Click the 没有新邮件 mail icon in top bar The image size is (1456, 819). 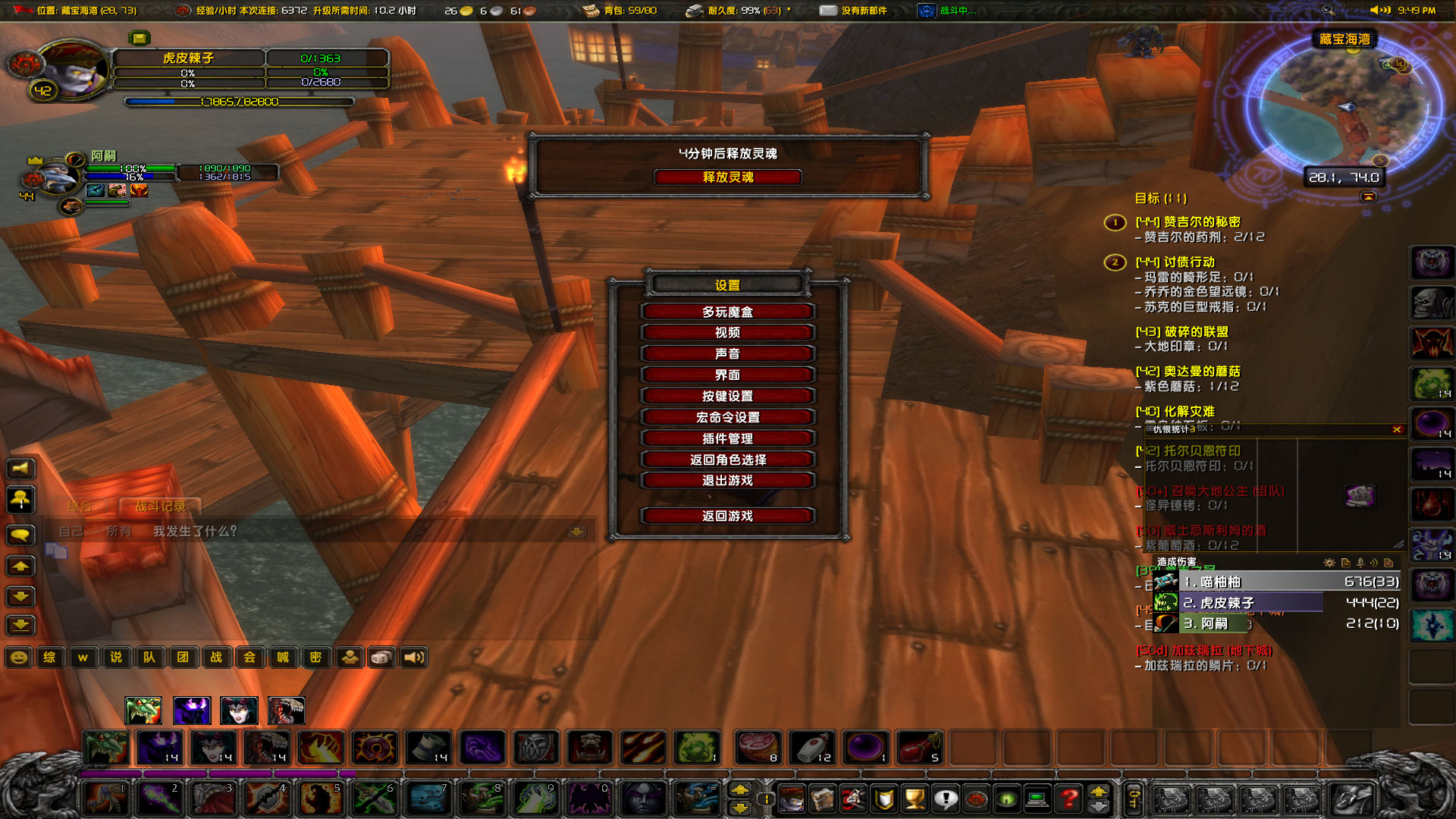[828, 11]
